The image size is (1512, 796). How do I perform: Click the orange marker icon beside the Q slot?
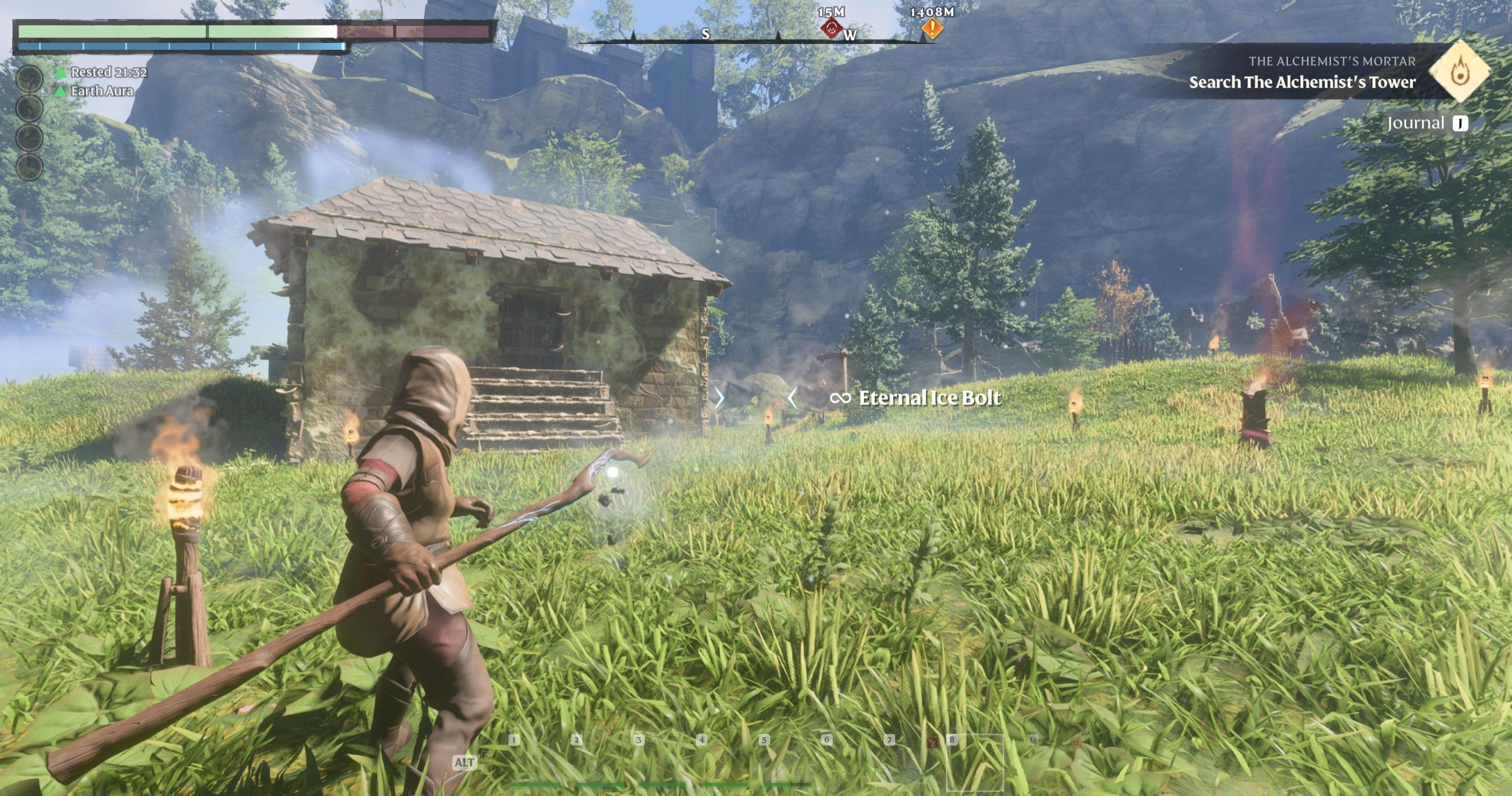coord(1077,743)
